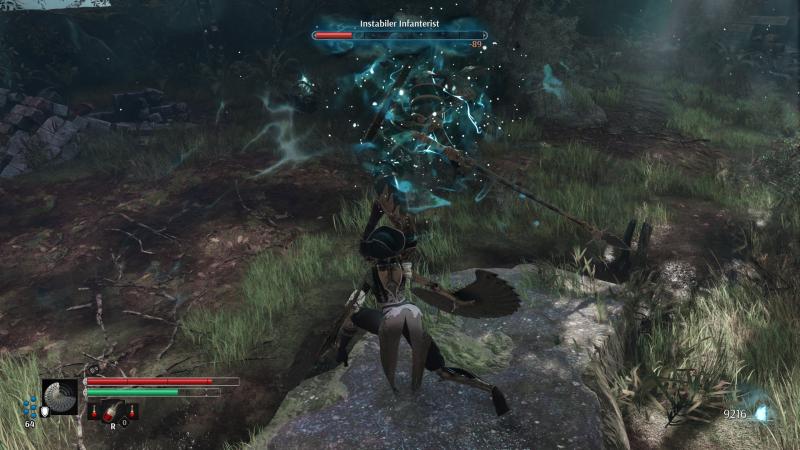Viewport: 800px width, 450px height.
Task: Use the large central consumable item slot
Action: [x=113, y=409]
